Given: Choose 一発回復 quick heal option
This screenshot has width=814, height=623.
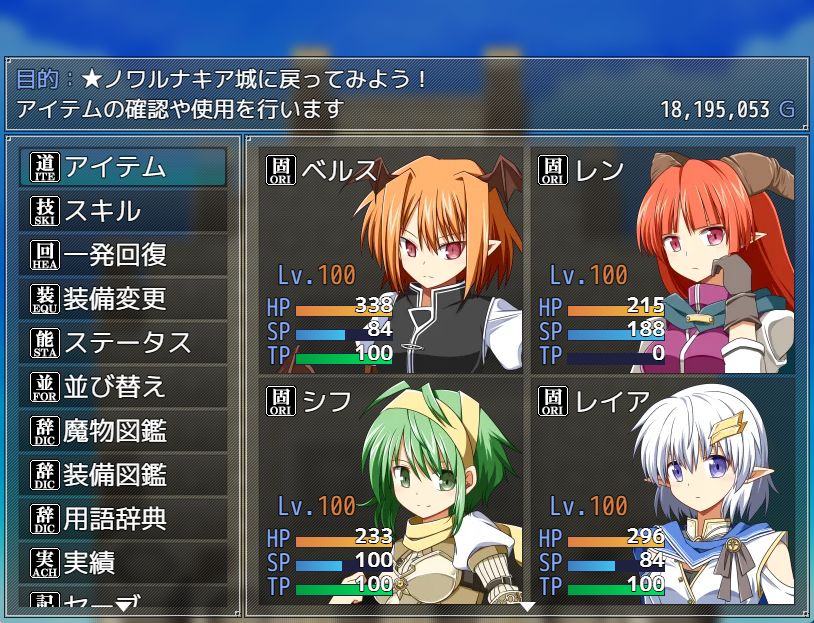Looking at the screenshot, I should [x=123, y=255].
